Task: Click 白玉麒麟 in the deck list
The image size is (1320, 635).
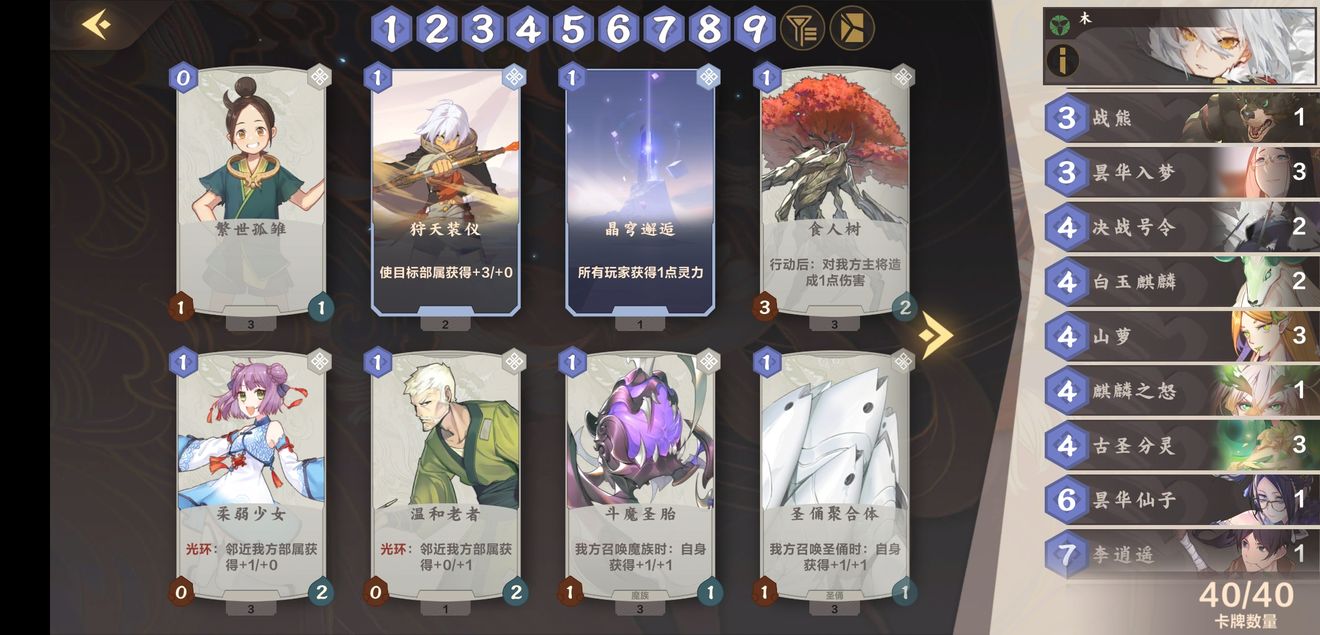Action: tap(1180, 282)
